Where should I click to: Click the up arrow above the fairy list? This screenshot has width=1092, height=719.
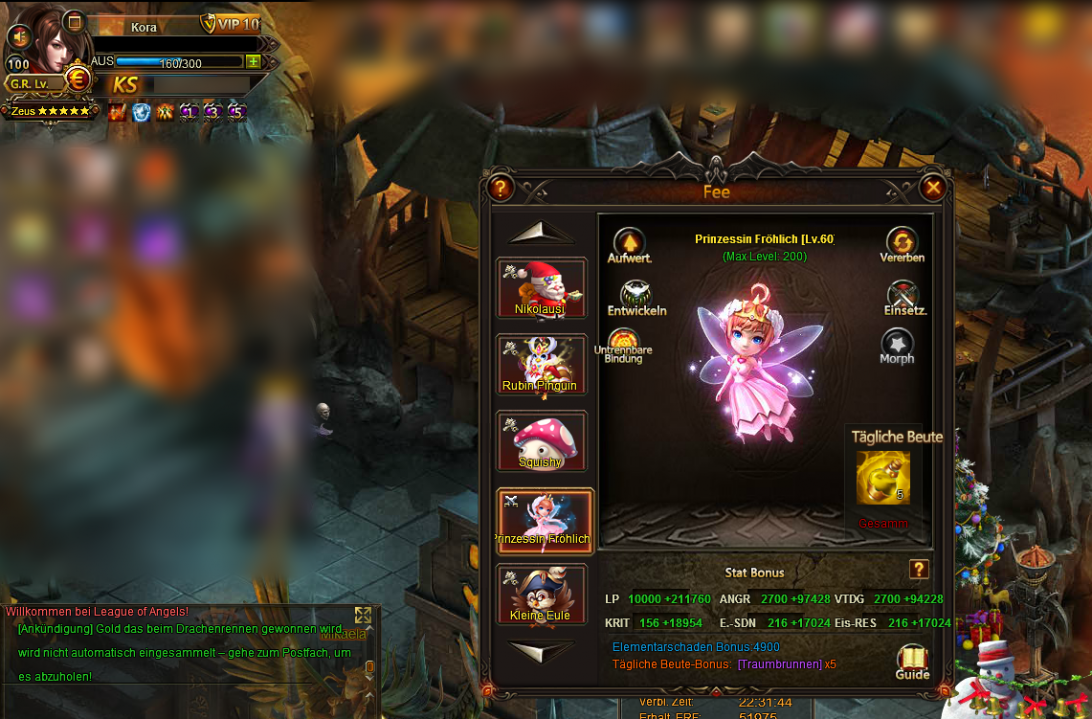click(541, 234)
